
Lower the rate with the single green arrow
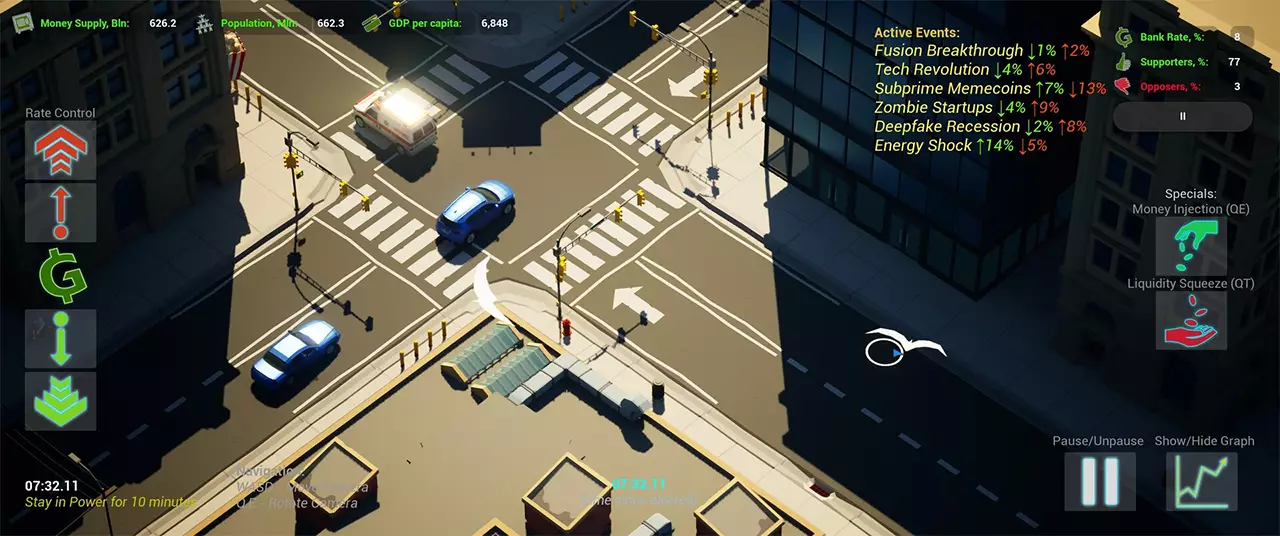point(60,338)
